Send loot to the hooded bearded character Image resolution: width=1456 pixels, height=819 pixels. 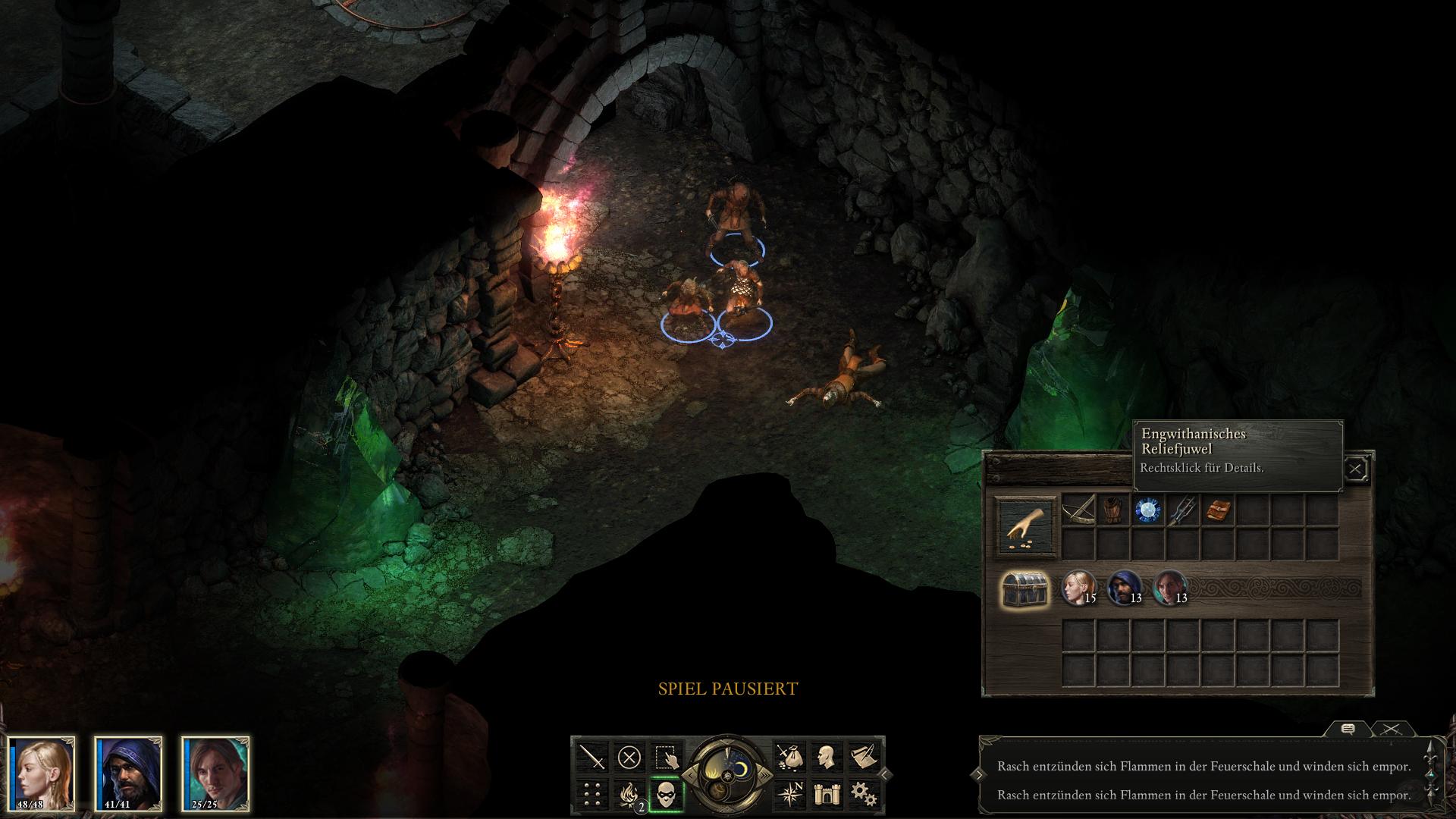point(1124,588)
